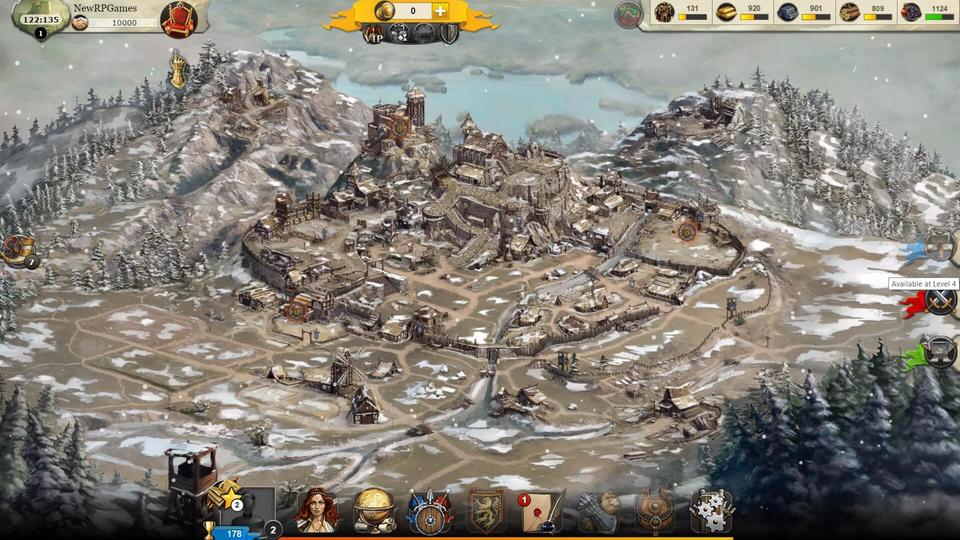Select the hammer blue flag button
Screen dimensions: 960x540
click(x=939, y=245)
